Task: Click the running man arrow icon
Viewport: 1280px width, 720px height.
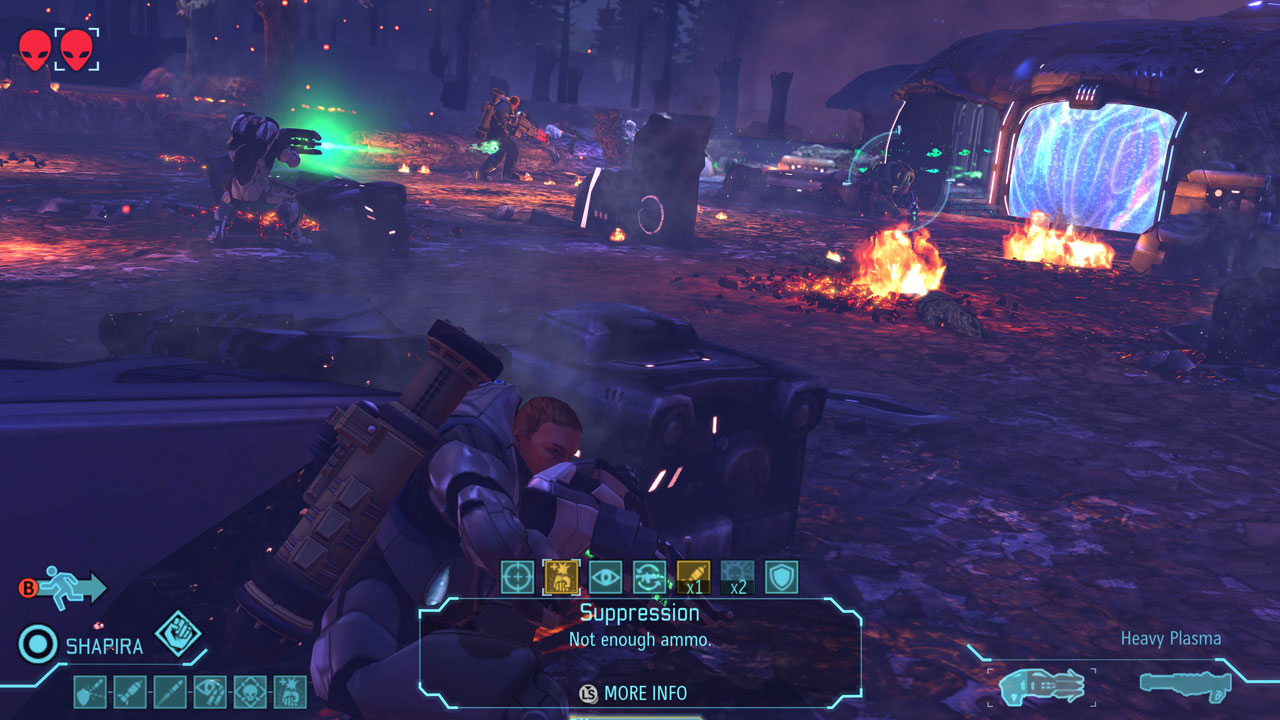Action: [x=75, y=588]
